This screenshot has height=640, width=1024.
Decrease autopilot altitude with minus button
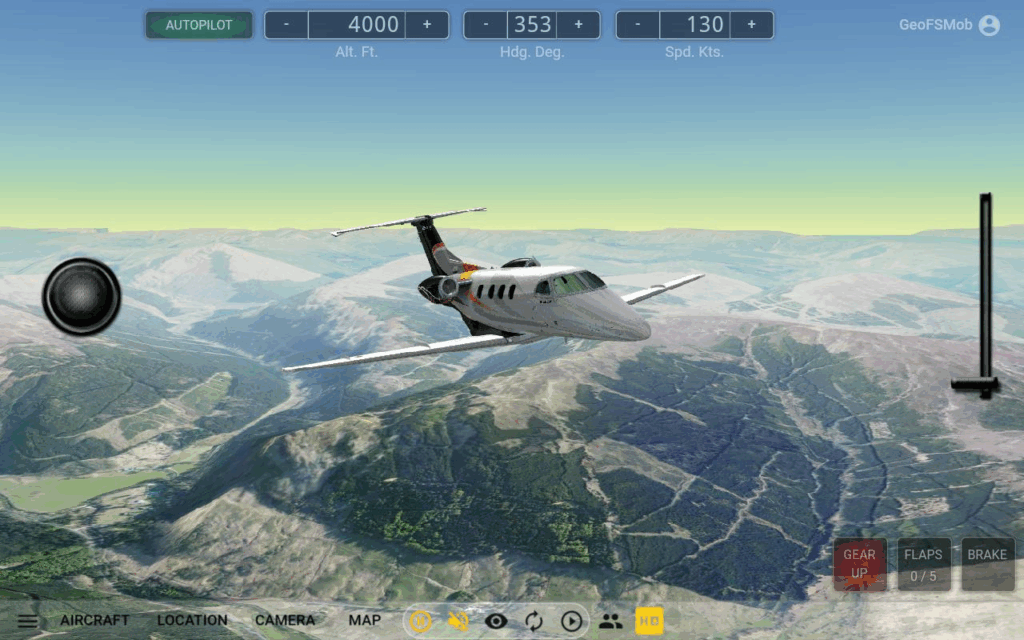point(286,25)
